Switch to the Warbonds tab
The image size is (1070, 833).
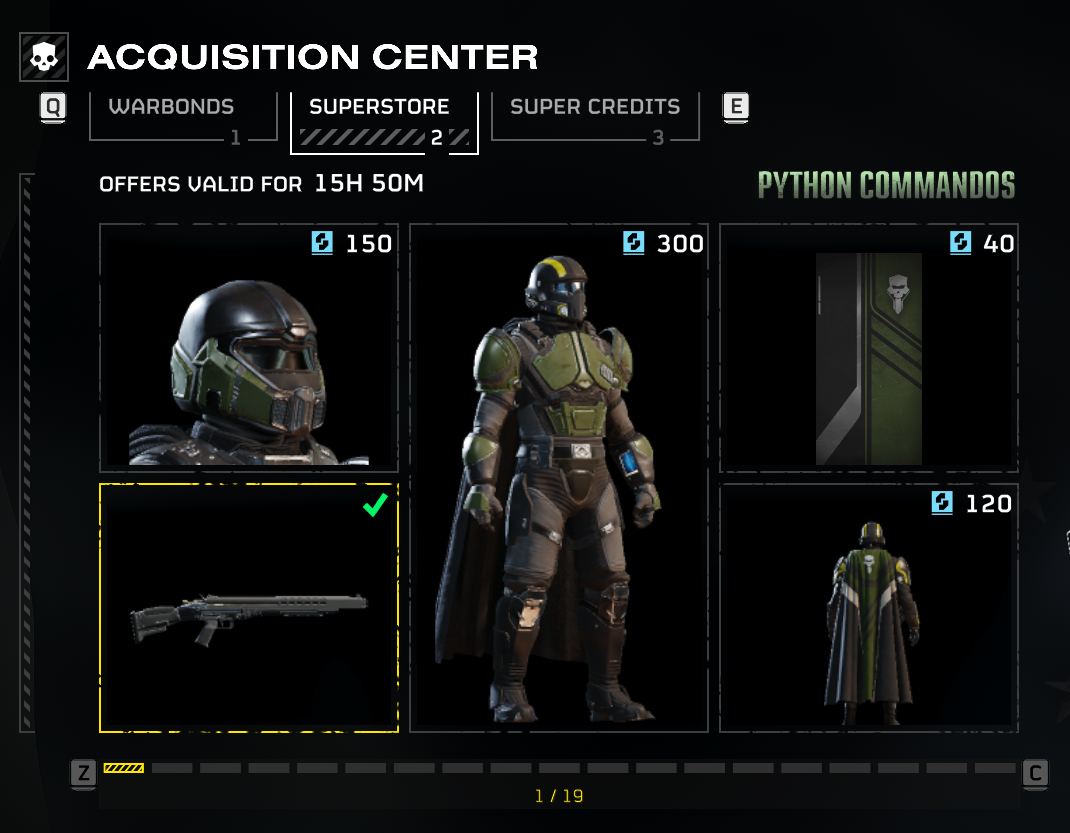(182, 117)
